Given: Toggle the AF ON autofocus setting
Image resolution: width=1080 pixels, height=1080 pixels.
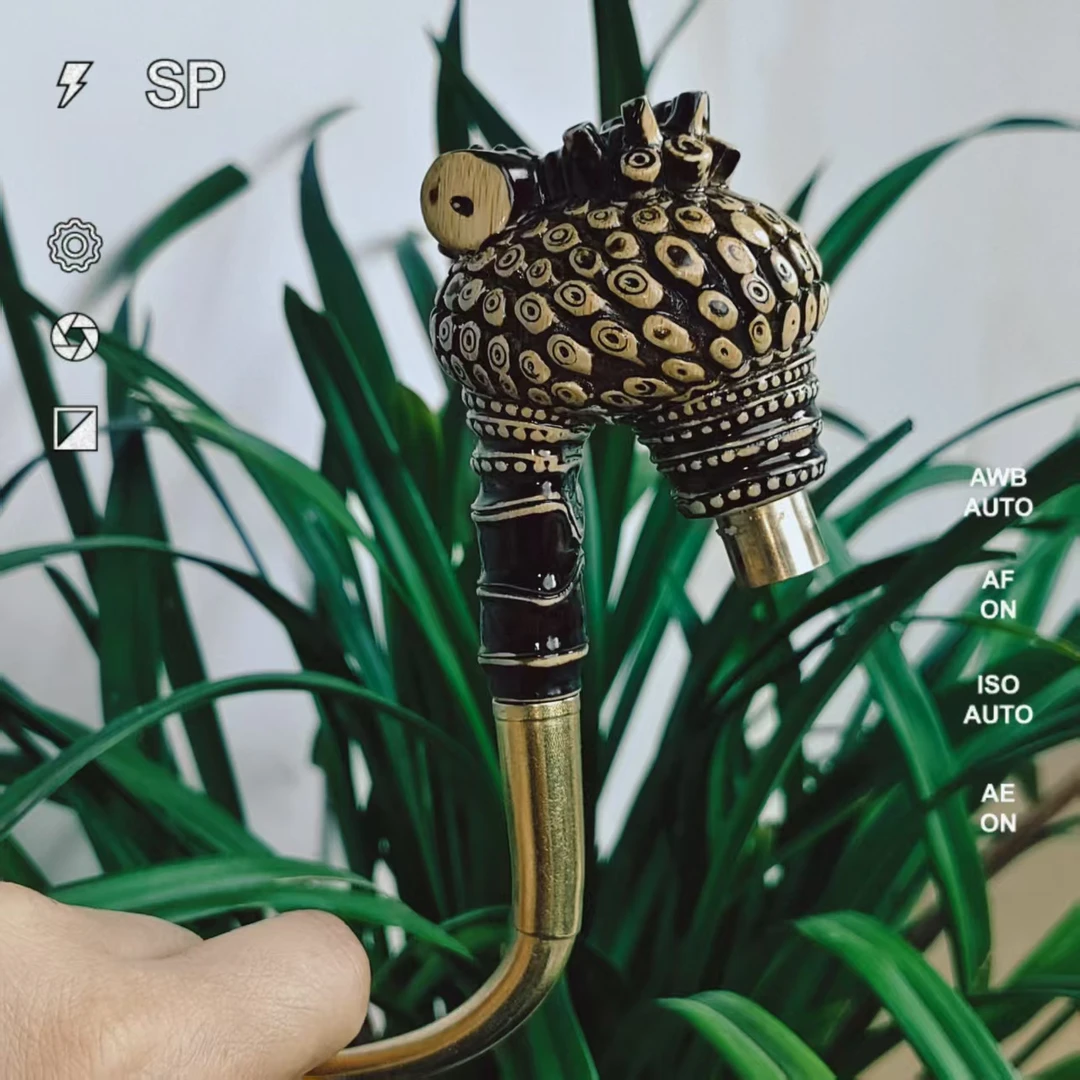Looking at the screenshot, I should [998, 594].
